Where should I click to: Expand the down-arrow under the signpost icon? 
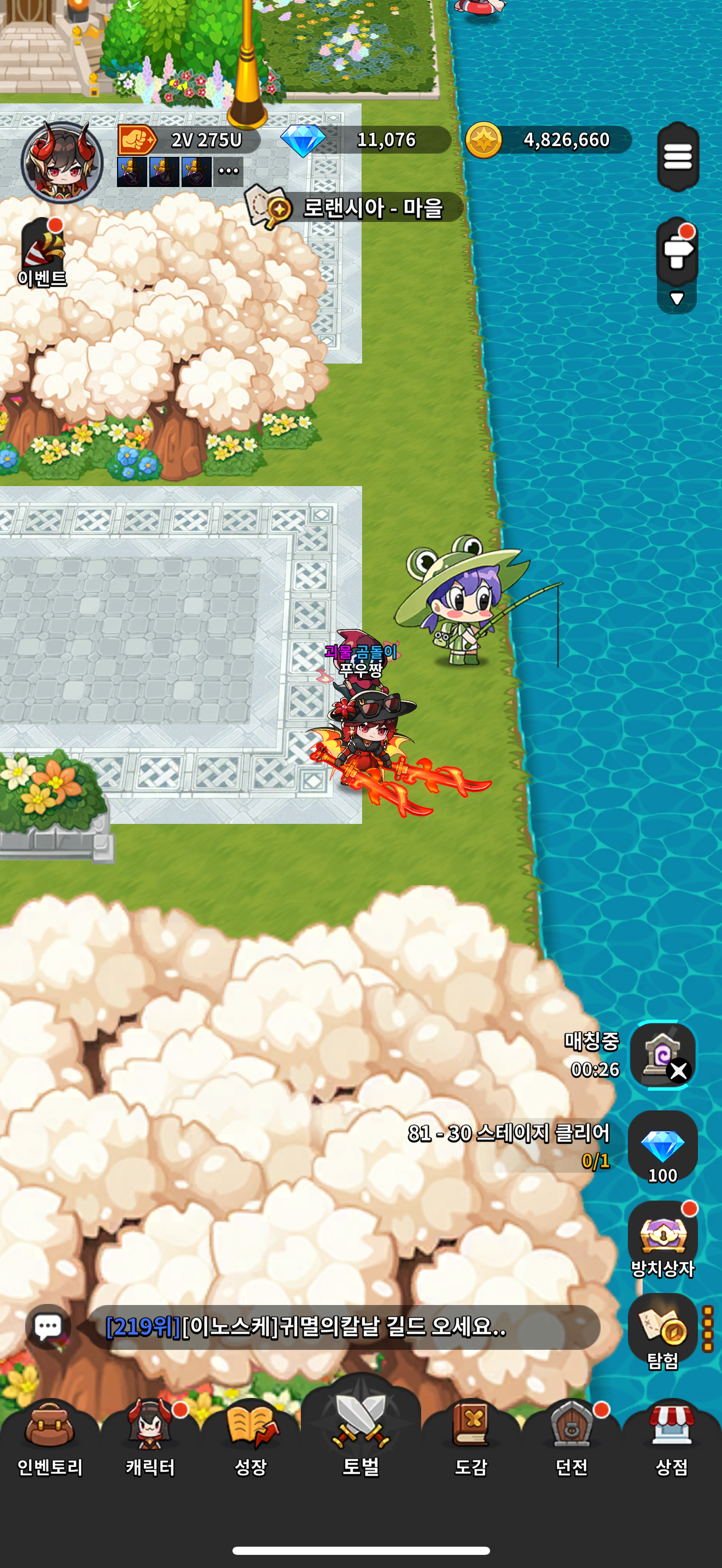pos(677,299)
